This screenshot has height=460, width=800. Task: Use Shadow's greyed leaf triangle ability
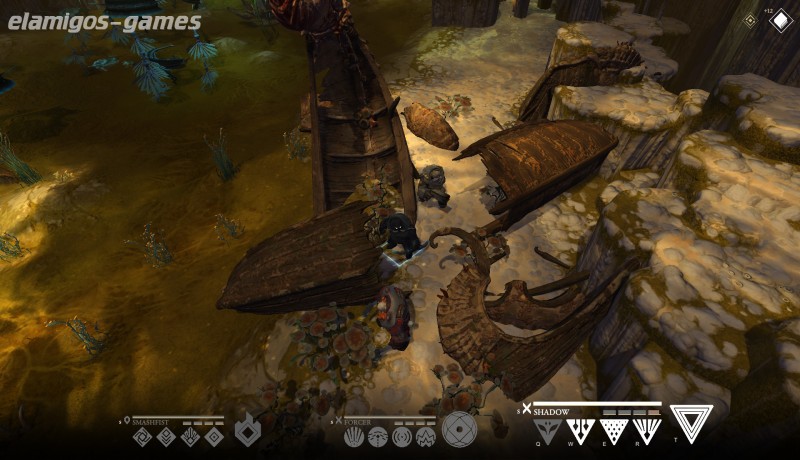[545, 430]
